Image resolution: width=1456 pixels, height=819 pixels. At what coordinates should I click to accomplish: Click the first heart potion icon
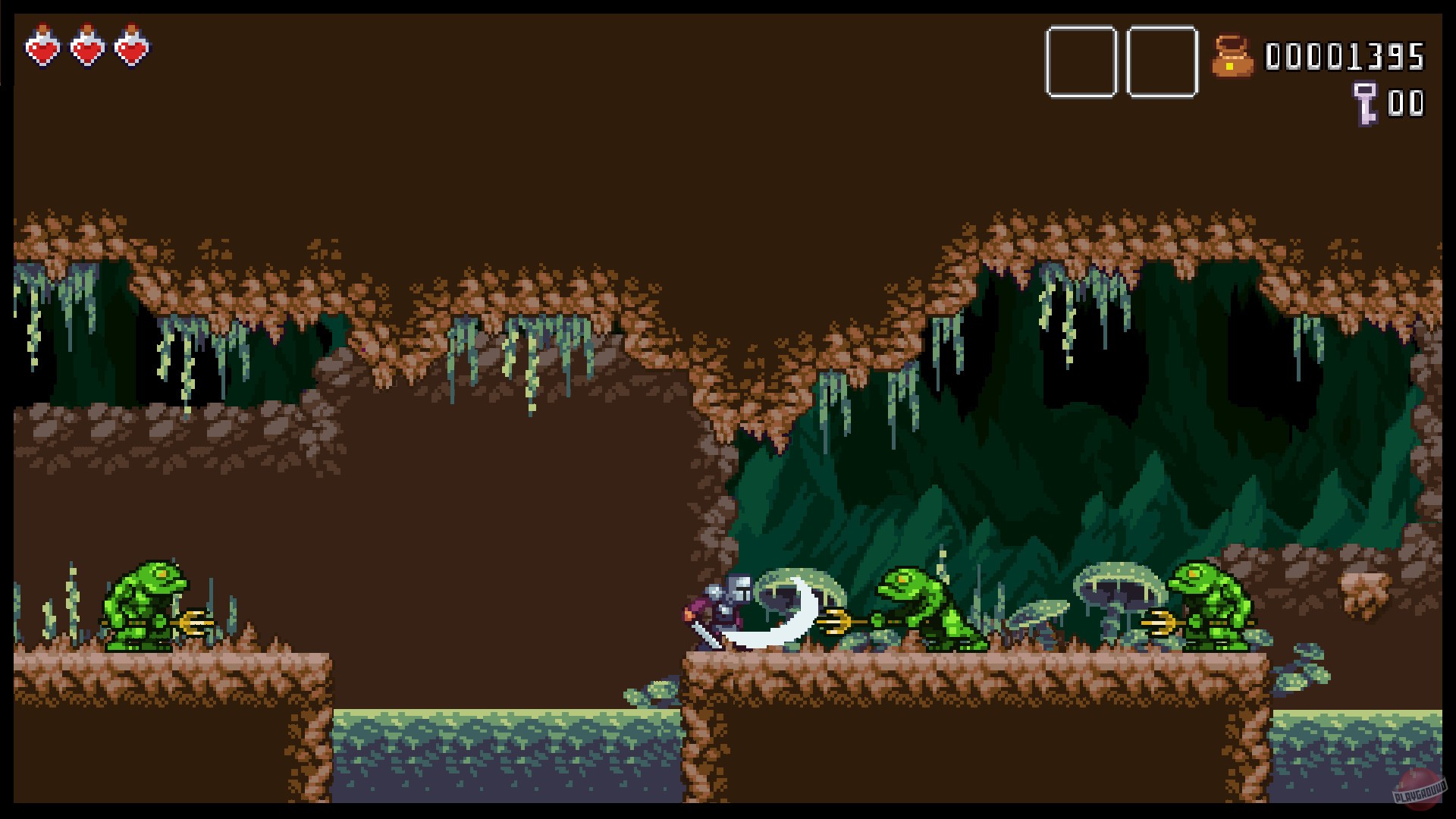43,47
